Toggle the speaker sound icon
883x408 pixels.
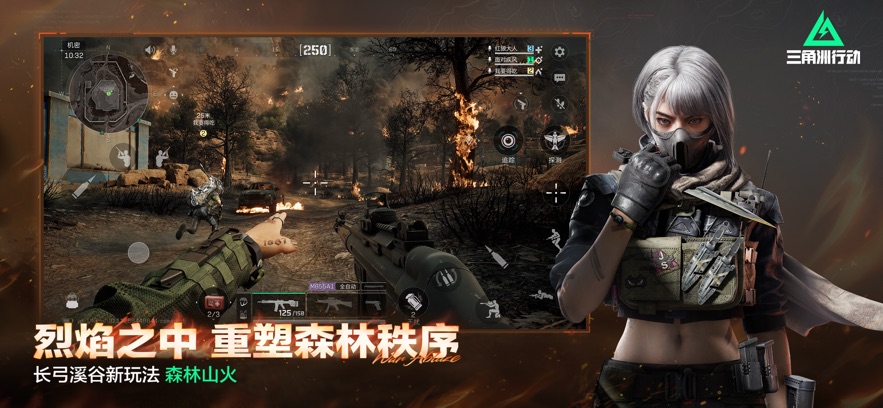pyautogui.click(x=151, y=50)
